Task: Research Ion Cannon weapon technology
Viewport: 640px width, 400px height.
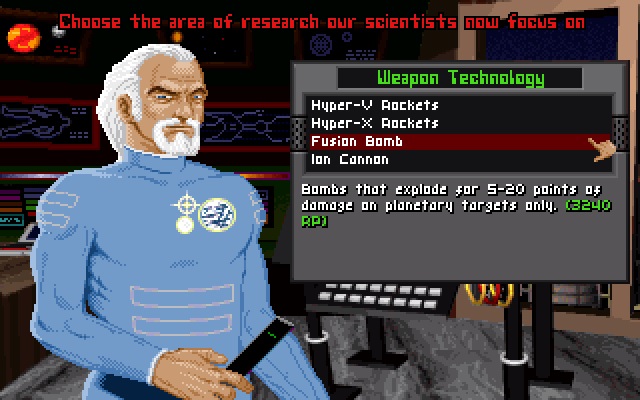Action: coord(350,159)
